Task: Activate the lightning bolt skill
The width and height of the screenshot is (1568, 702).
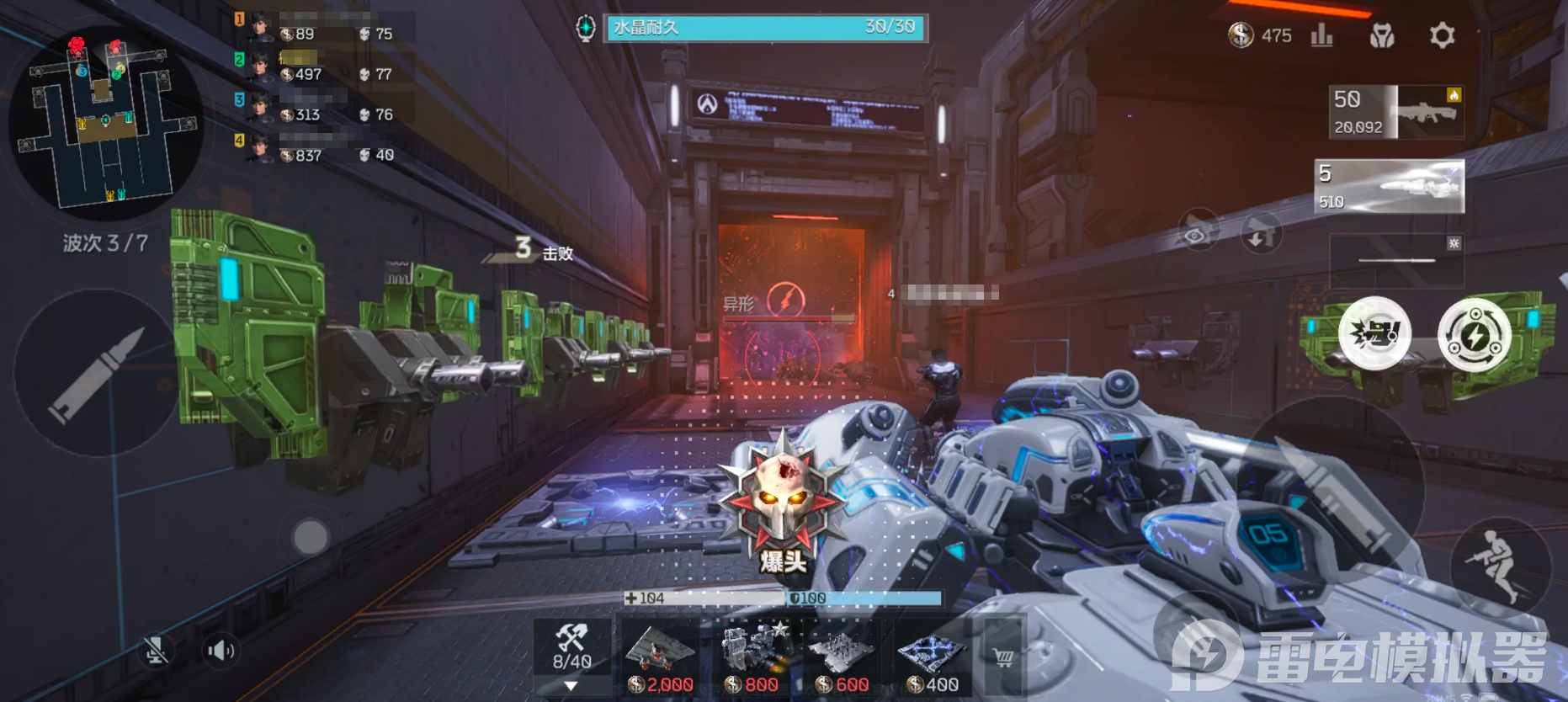Action: [x=1474, y=335]
